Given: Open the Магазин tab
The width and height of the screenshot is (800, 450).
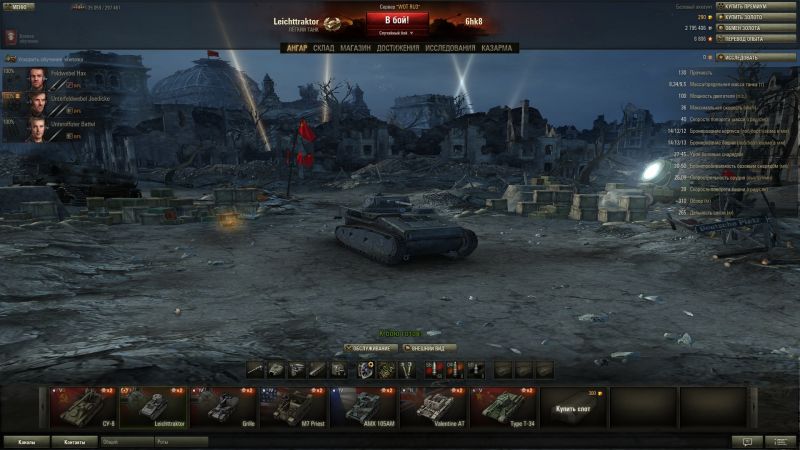Looking at the screenshot, I should (x=355, y=48).
